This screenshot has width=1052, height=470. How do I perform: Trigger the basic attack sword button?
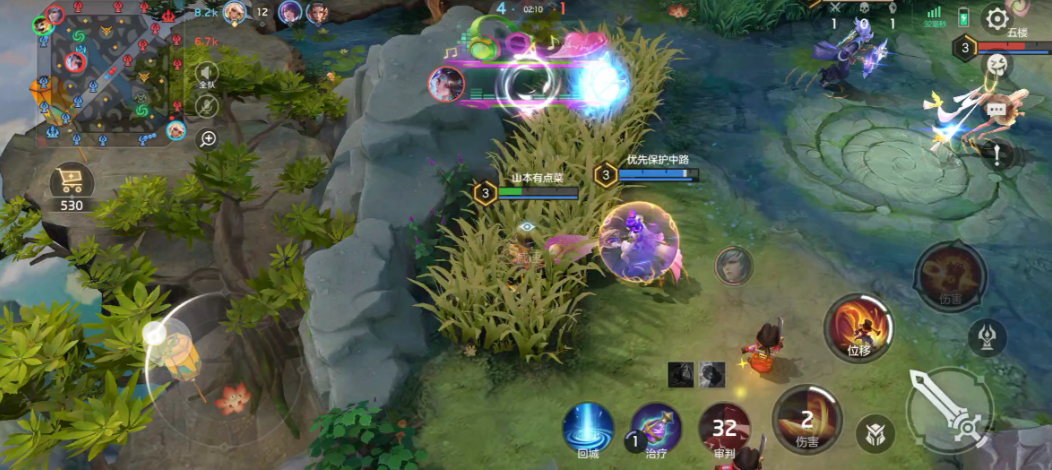(x=950, y=407)
